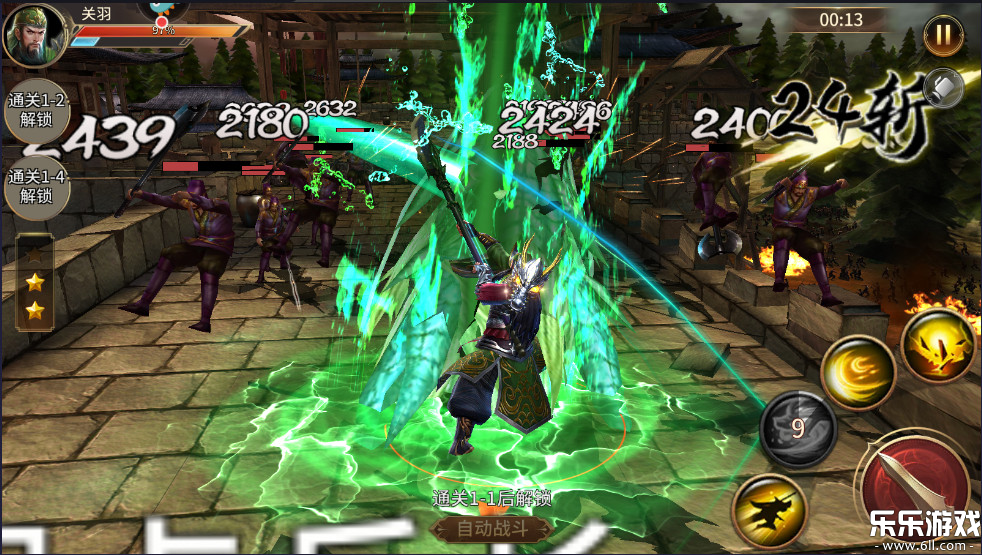Click the silver icon below pause

[x=943, y=89]
